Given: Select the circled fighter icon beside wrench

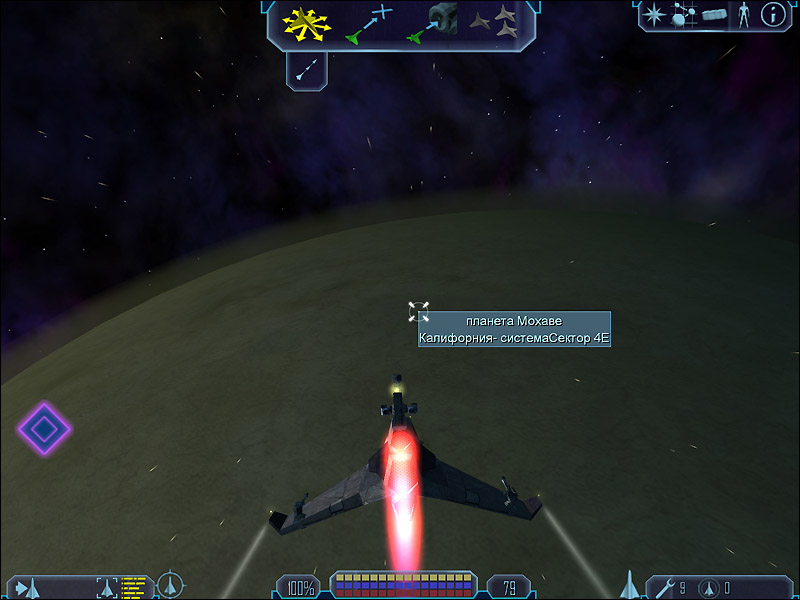Looking at the screenshot, I should pyautogui.click(x=707, y=587).
